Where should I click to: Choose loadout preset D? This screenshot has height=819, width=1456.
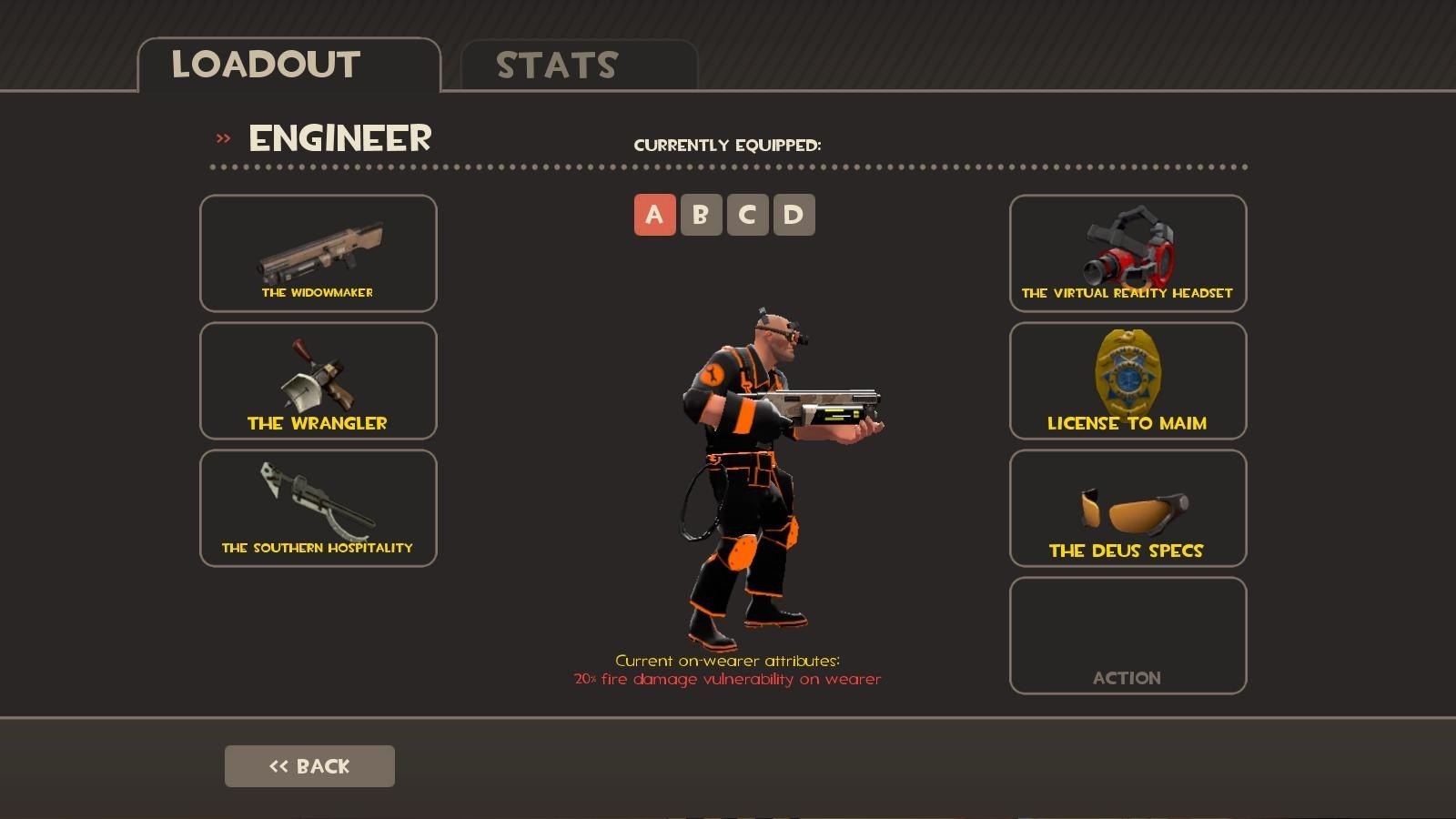pos(794,215)
